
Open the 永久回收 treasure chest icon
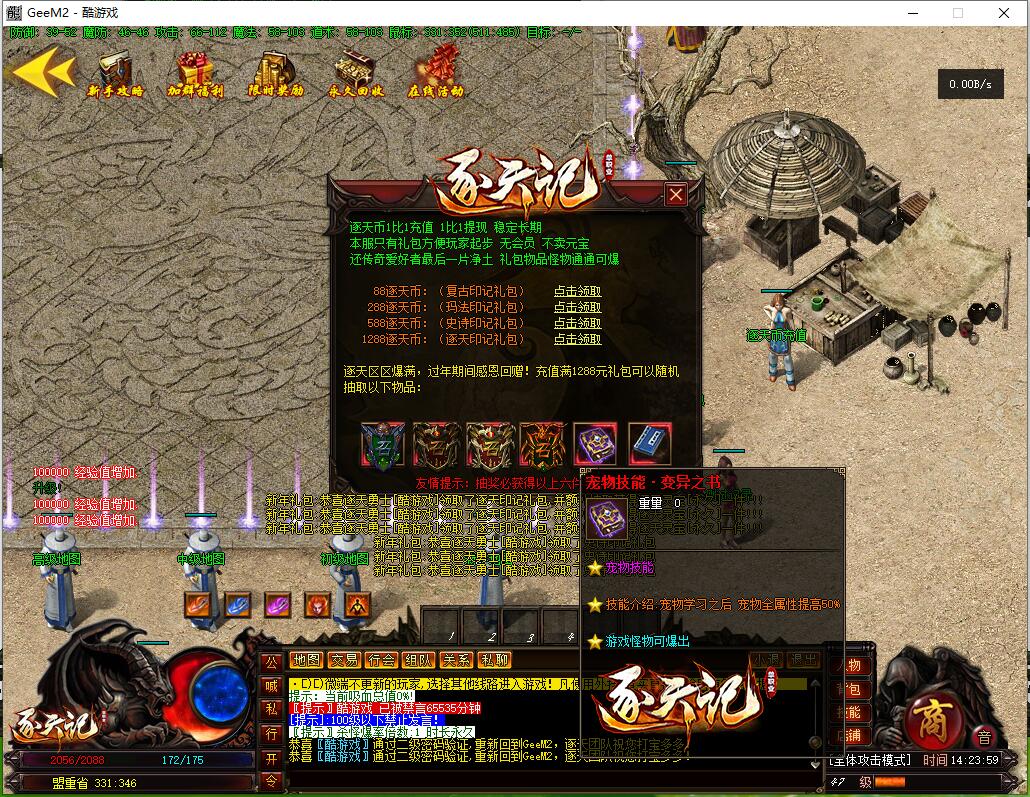[x=356, y=73]
